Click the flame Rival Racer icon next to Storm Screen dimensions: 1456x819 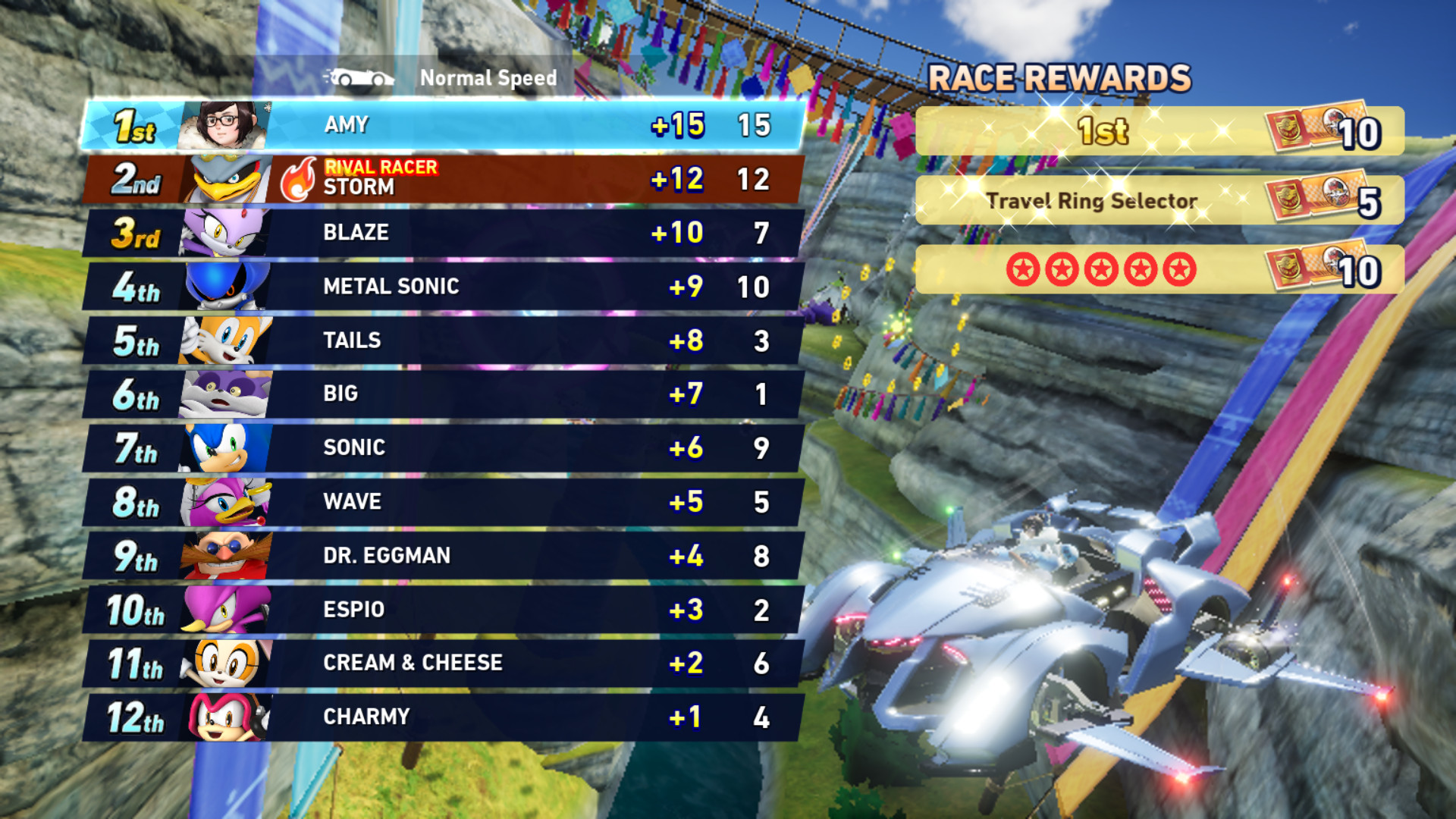pos(300,177)
